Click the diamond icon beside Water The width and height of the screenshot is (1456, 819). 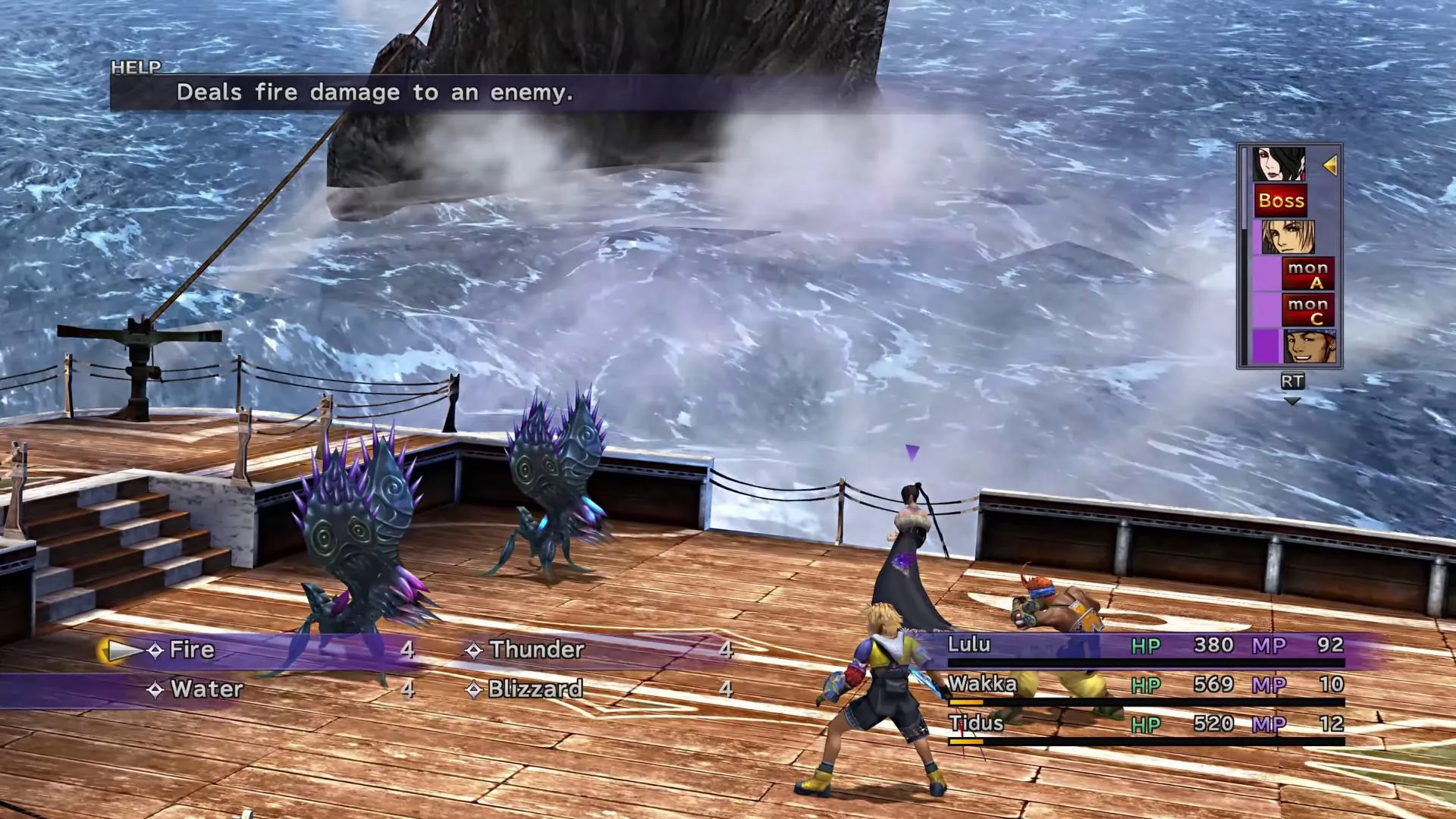[x=156, y=690]
